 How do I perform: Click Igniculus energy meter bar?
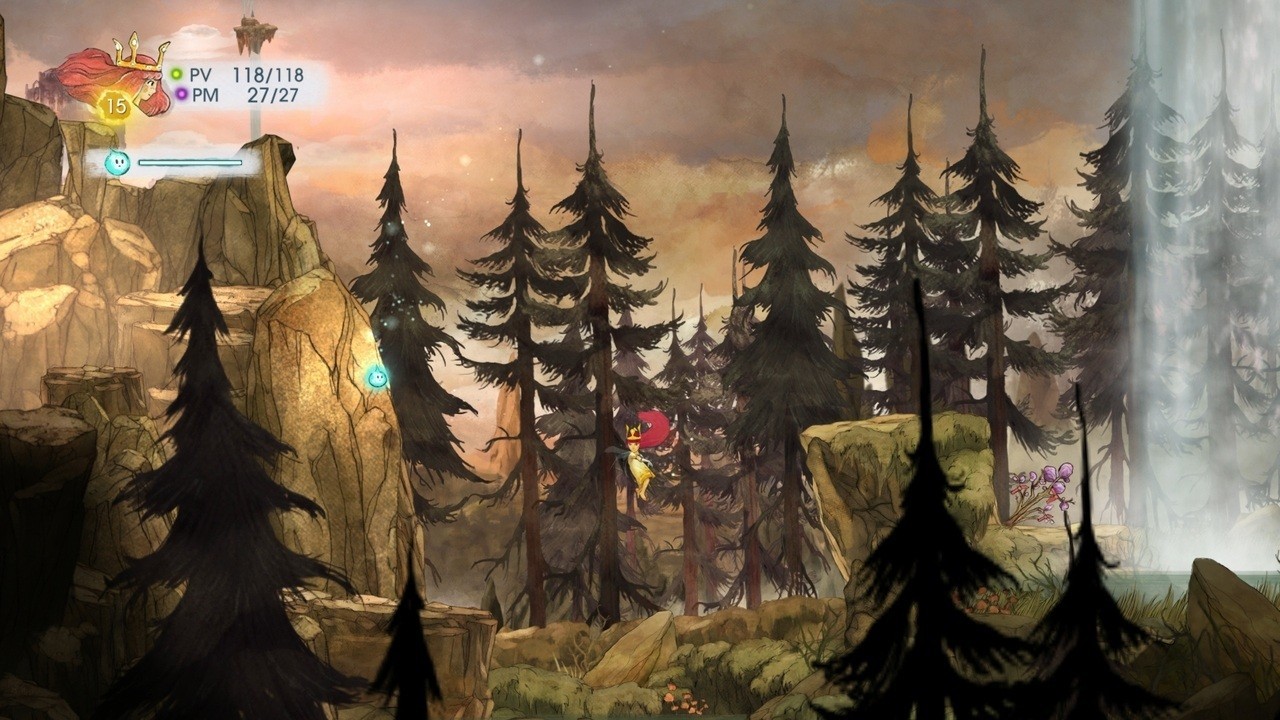(x=190, y=160)
